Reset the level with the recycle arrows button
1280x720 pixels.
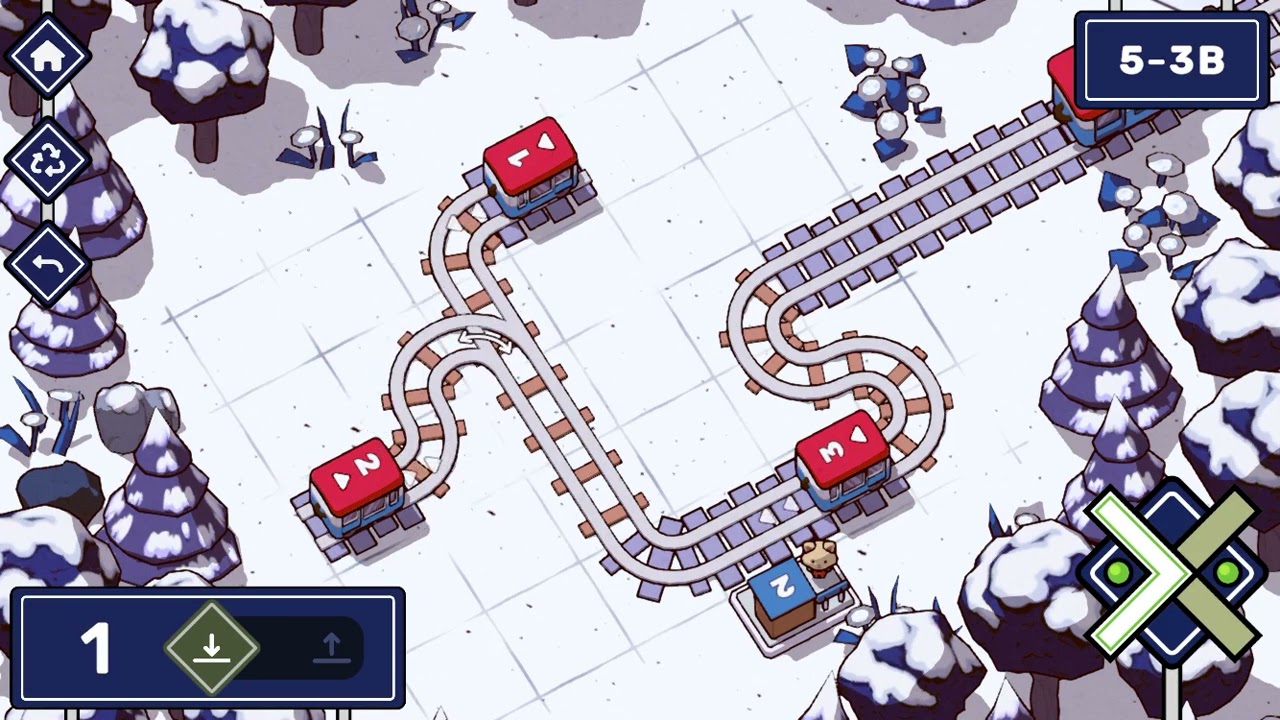48,161
